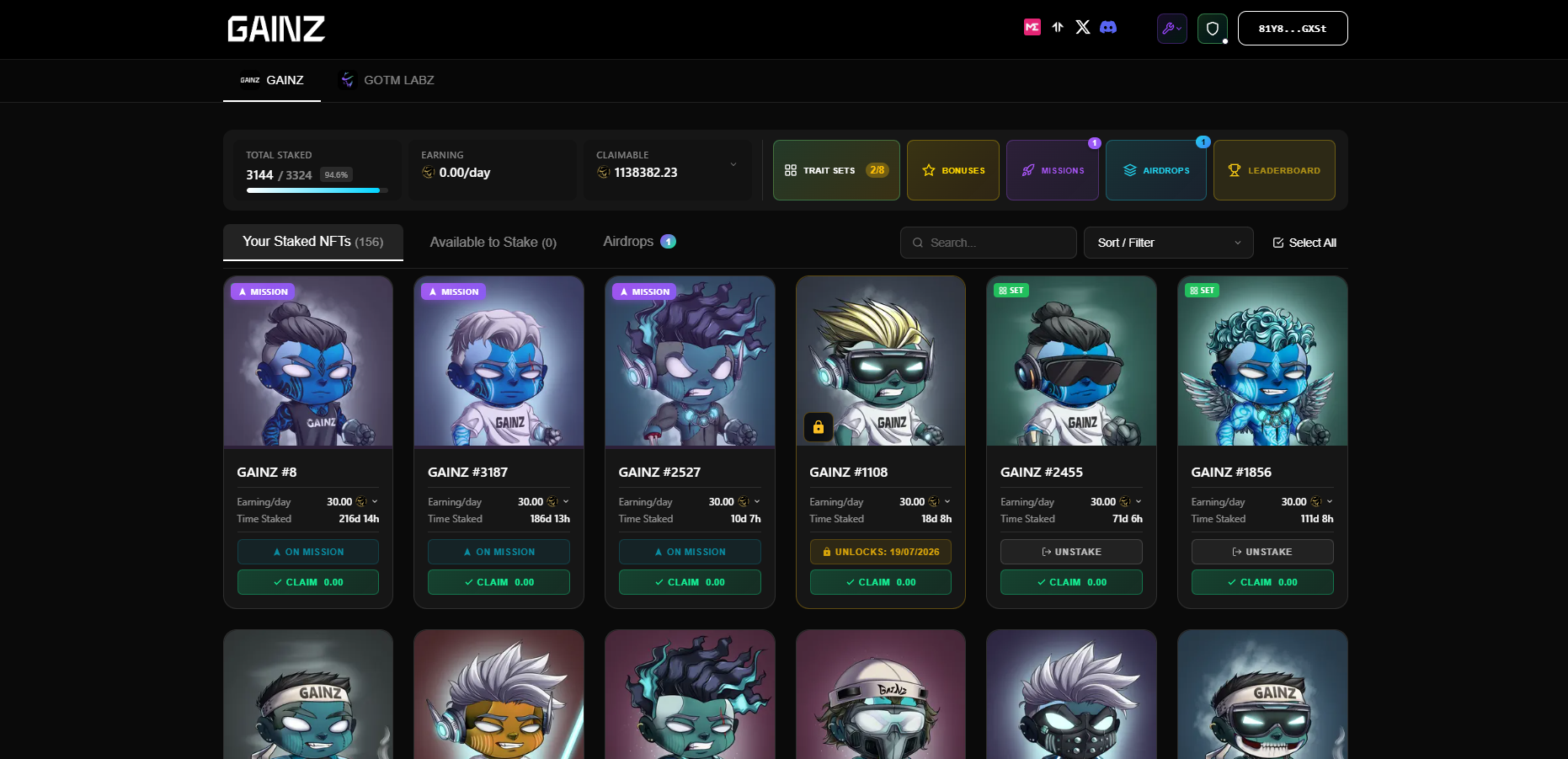Enable the Trait Sets 2/8 filter
The width and height of the screenshot is (1568, 759).
[x=835, y=170]
